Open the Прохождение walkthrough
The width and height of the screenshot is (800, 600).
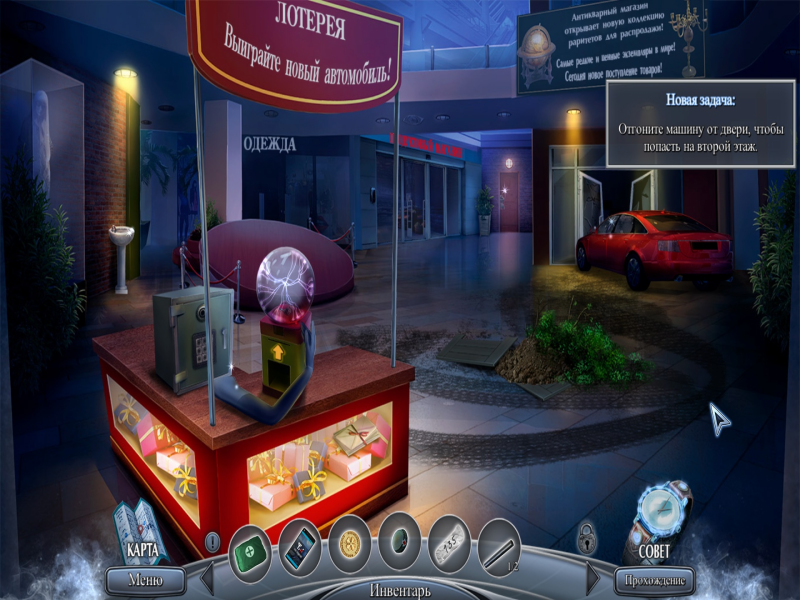(x=655, y=579)
